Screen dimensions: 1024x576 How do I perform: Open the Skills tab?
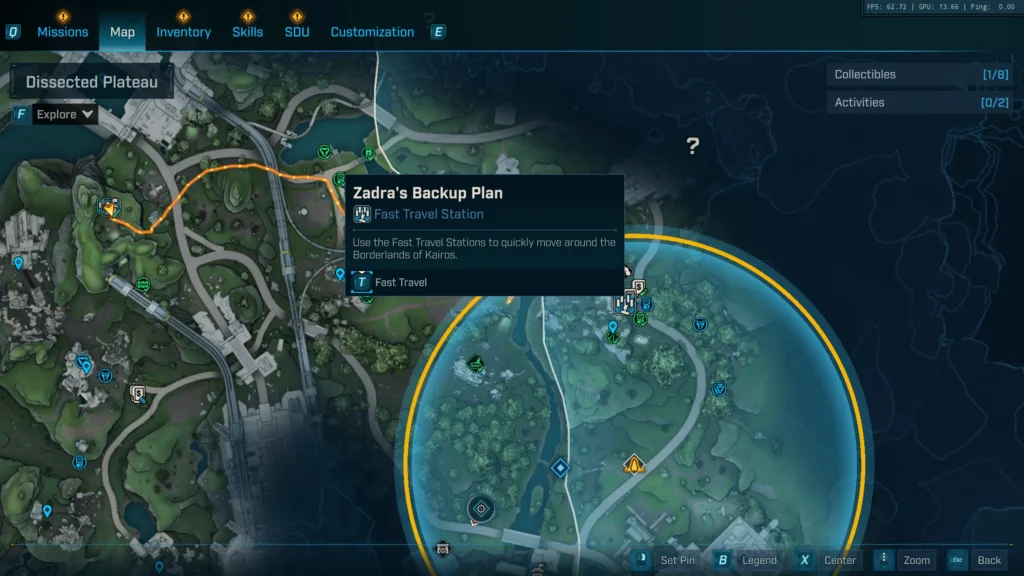tap(248, 32)
